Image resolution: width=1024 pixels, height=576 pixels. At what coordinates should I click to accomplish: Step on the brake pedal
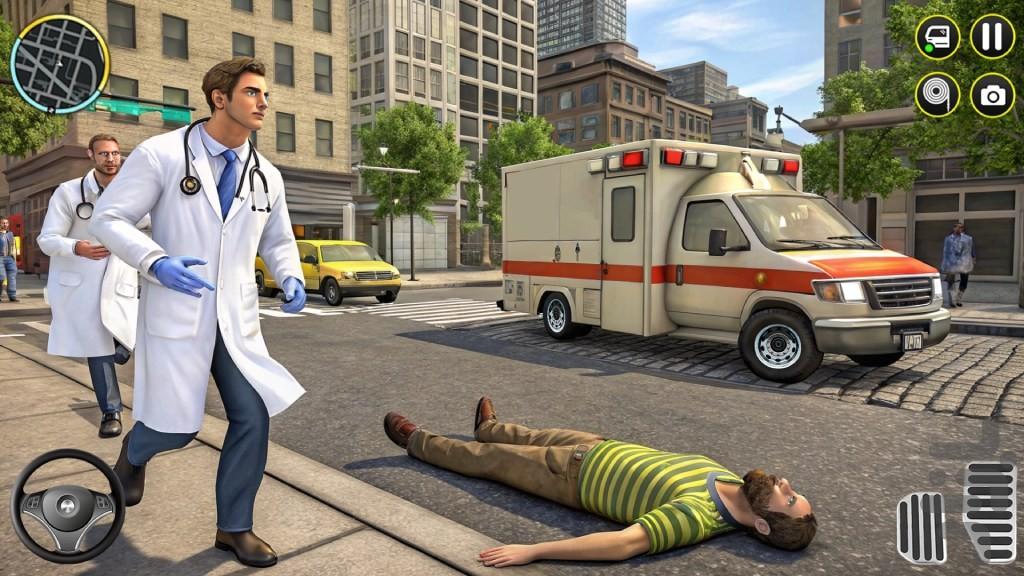(x=921, y=528)
